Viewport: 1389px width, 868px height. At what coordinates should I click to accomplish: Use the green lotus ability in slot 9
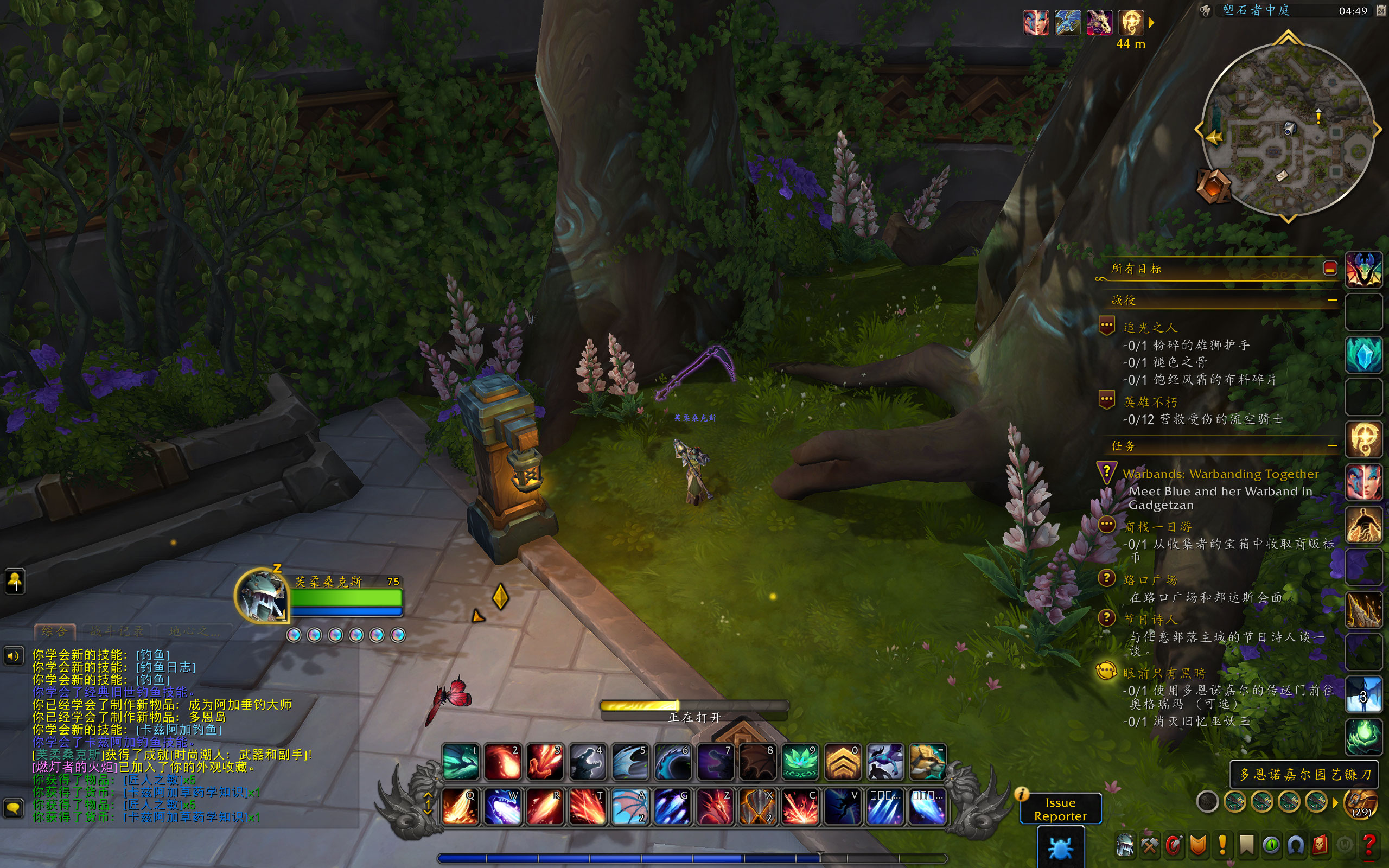pos(800,762)
